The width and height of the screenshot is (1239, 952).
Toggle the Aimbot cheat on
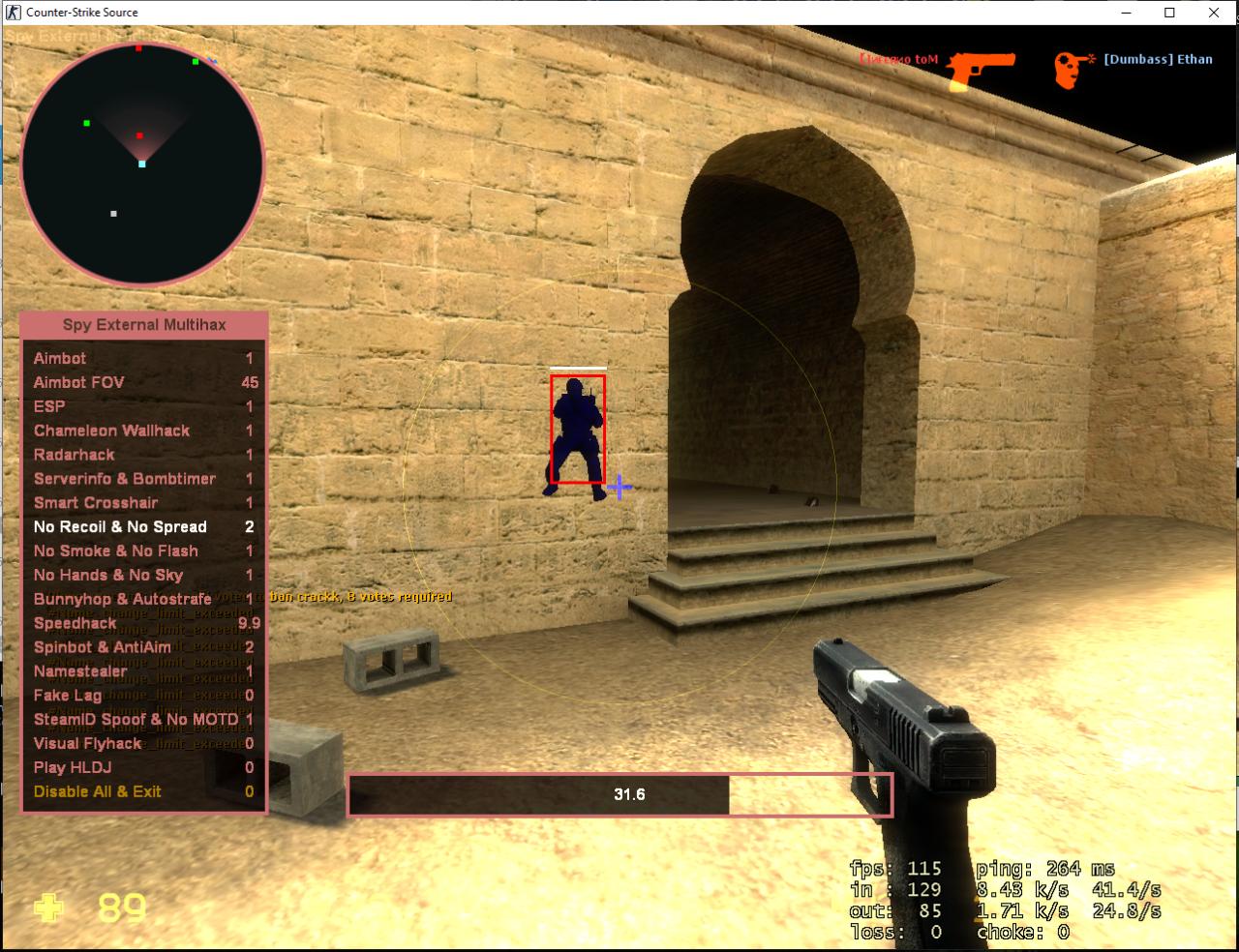pyautogui.click(x=58, y=358)
